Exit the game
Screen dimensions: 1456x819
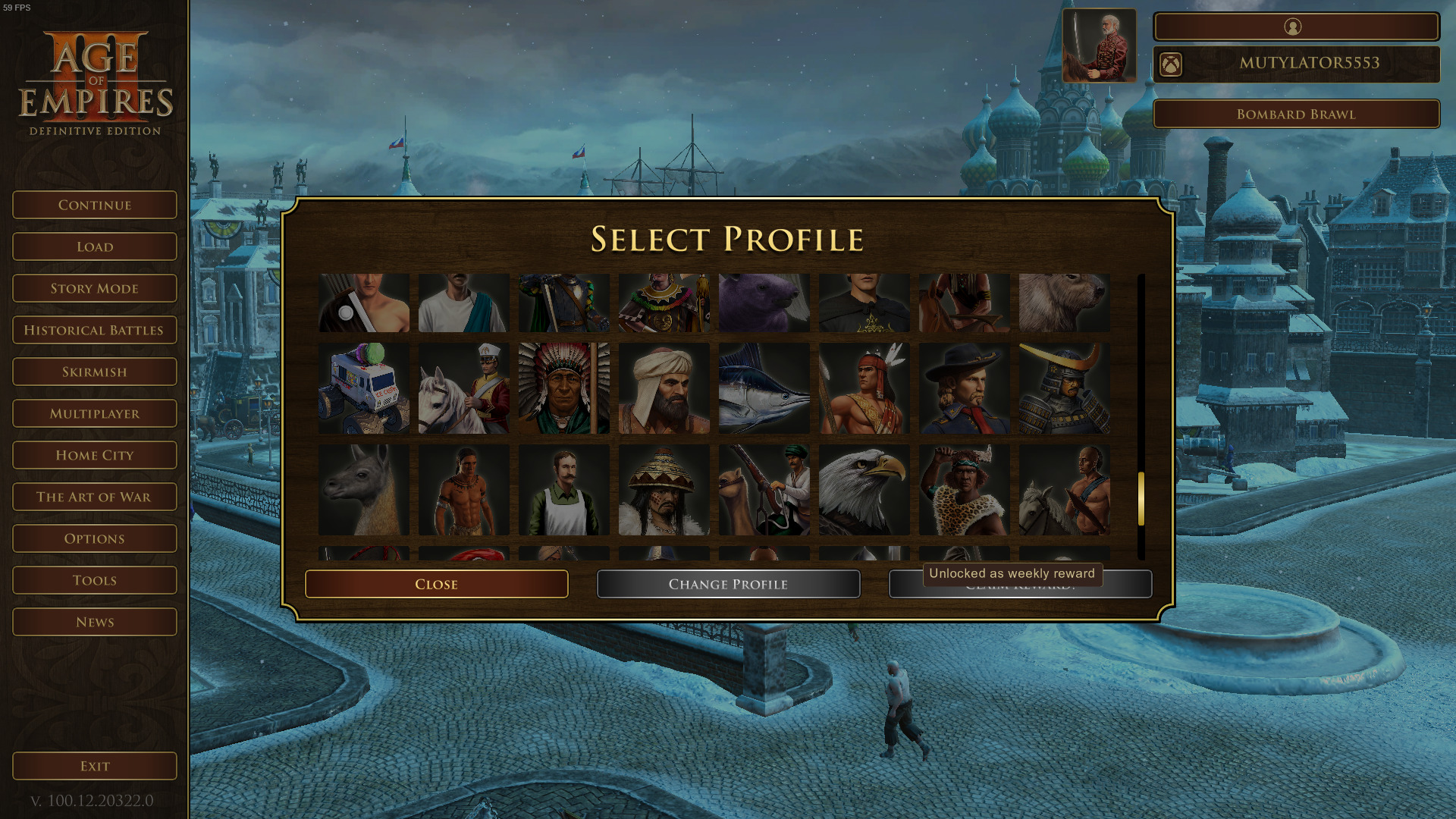95,766
